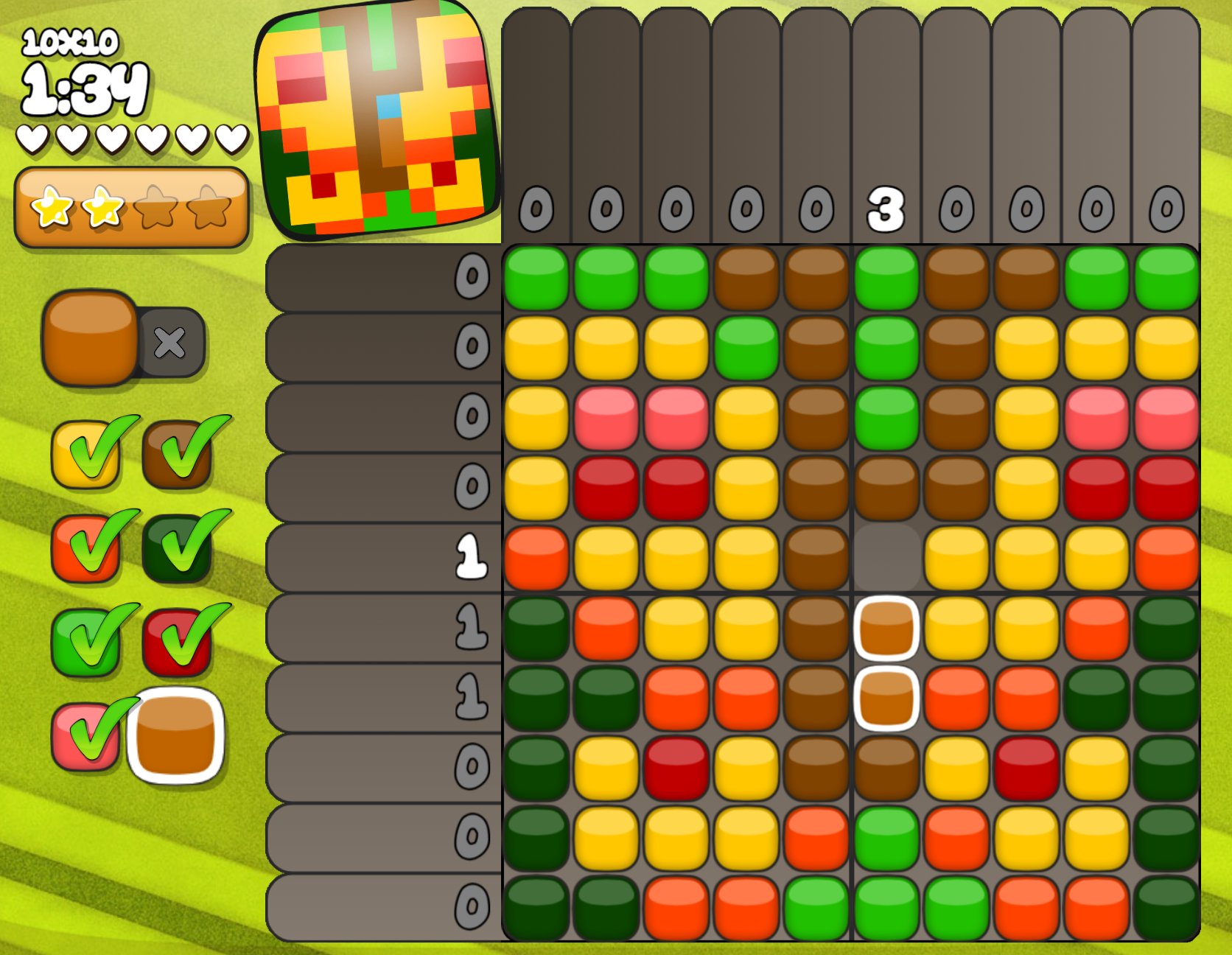Toggle the X mark mode button
The image size is (1232, 955).
pos(170,343)
